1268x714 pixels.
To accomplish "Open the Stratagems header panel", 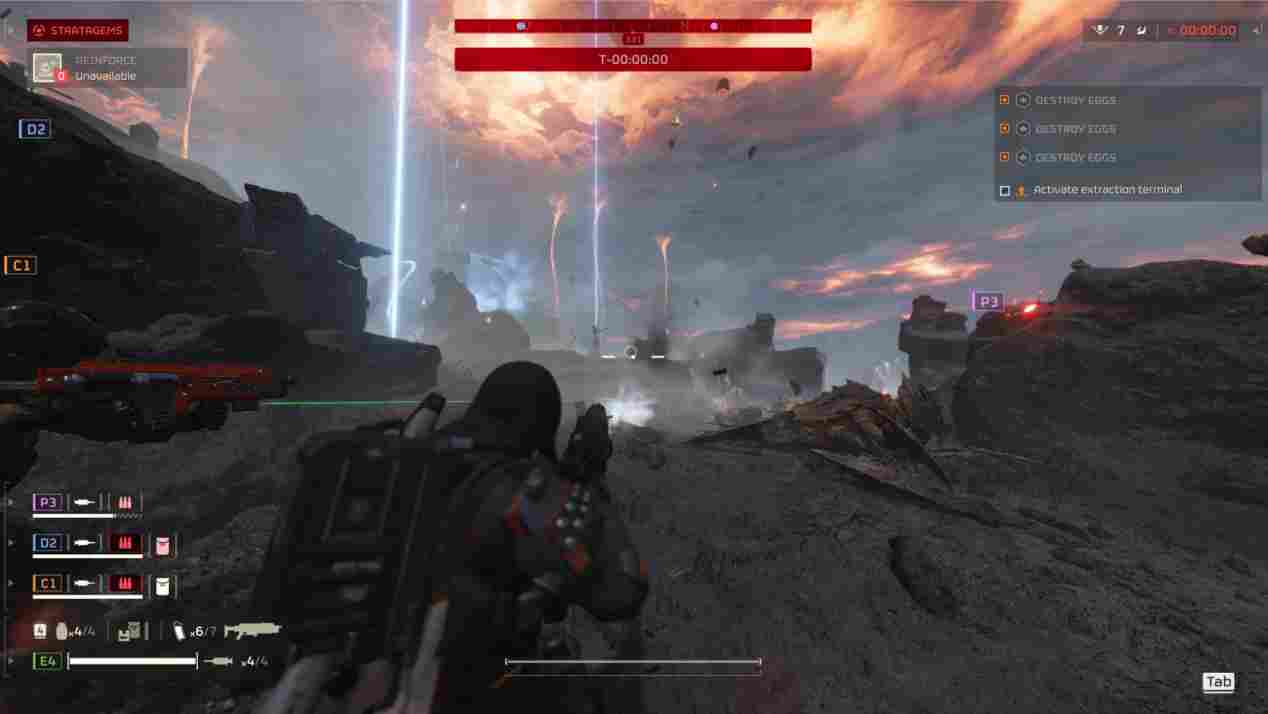I will click(x=78, y=30).
